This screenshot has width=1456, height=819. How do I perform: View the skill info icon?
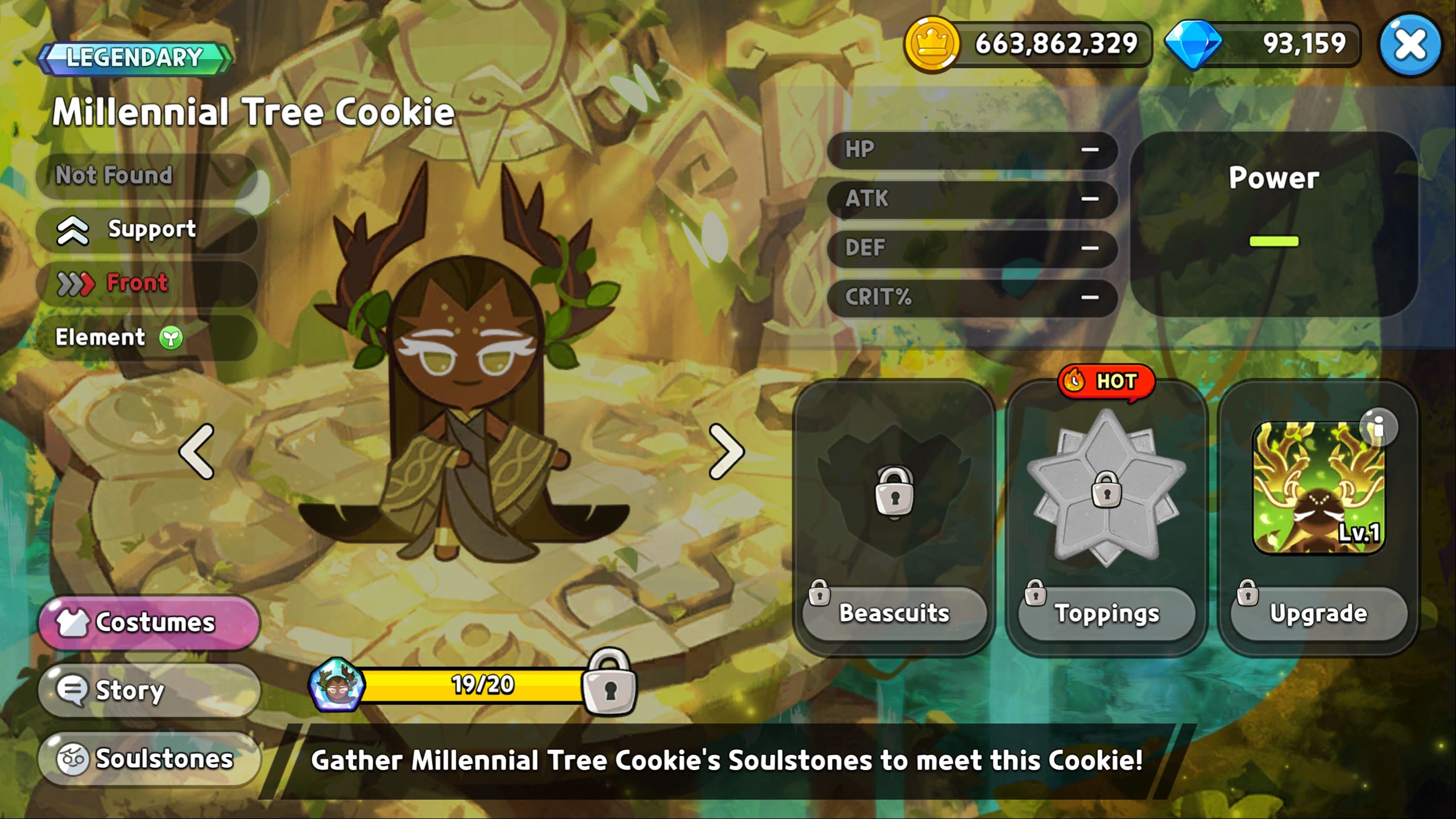coord(1378,427)
